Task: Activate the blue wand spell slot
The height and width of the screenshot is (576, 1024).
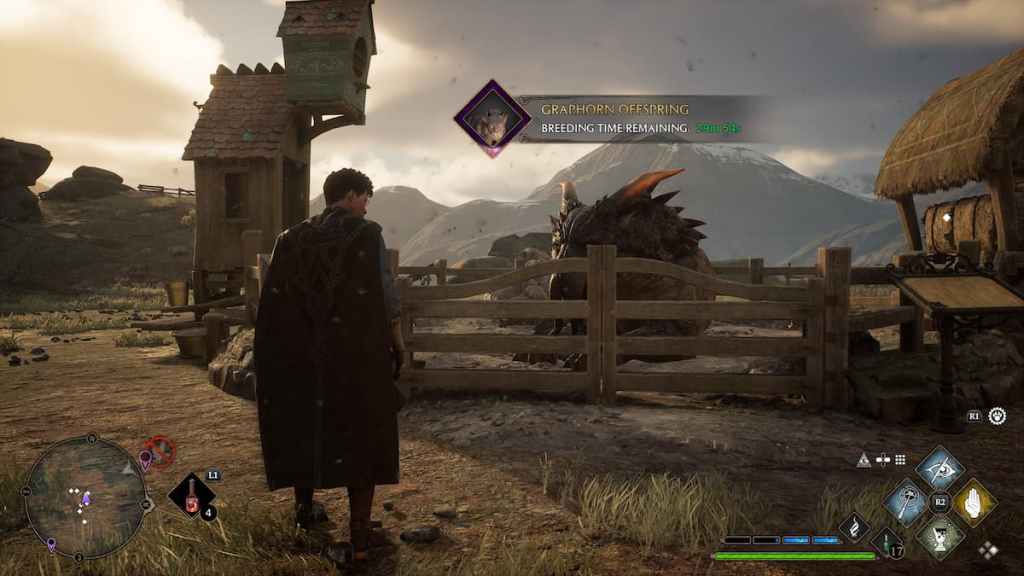Action: coord(906,501)
